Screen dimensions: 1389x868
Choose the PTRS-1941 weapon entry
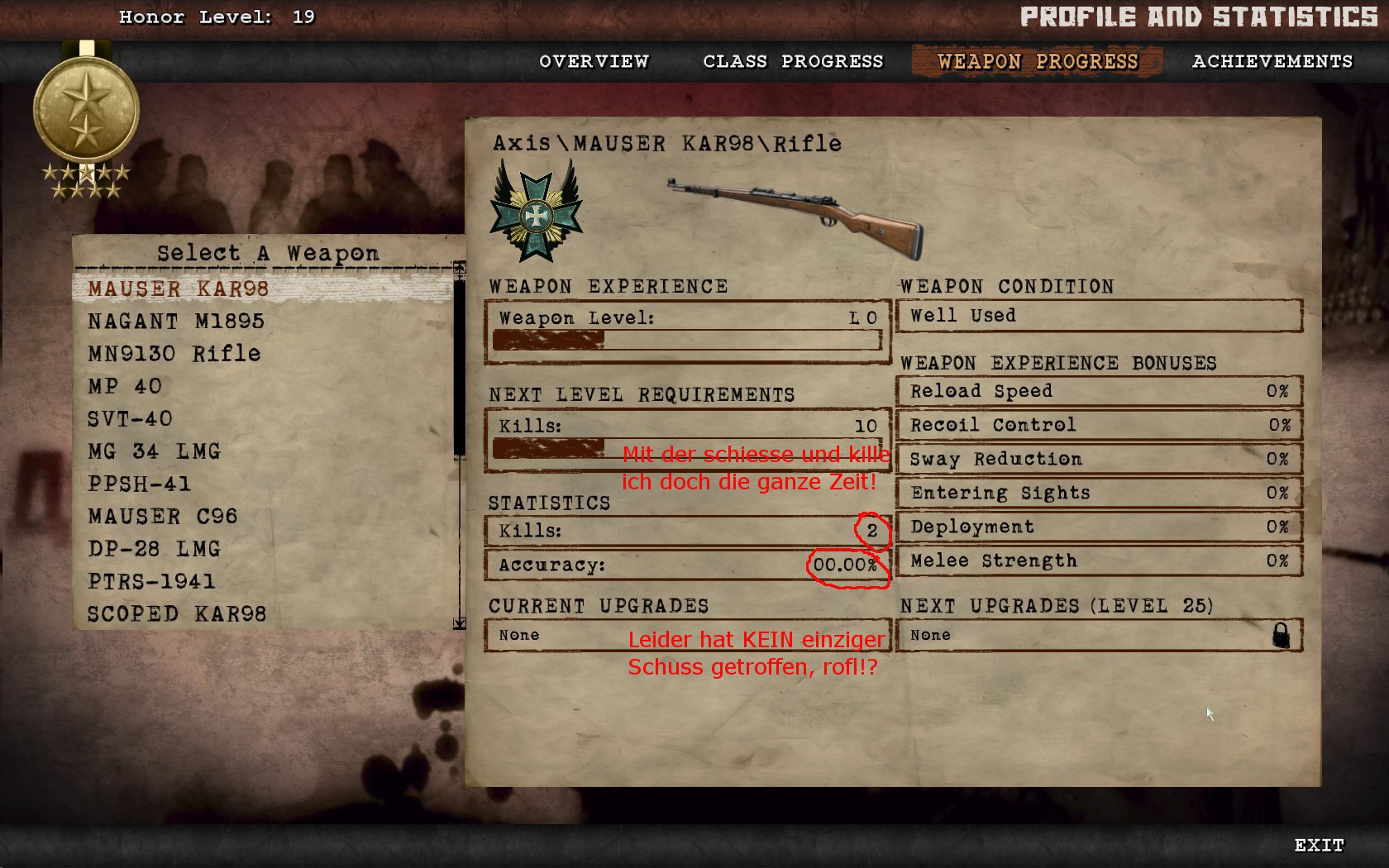(151, 581)
